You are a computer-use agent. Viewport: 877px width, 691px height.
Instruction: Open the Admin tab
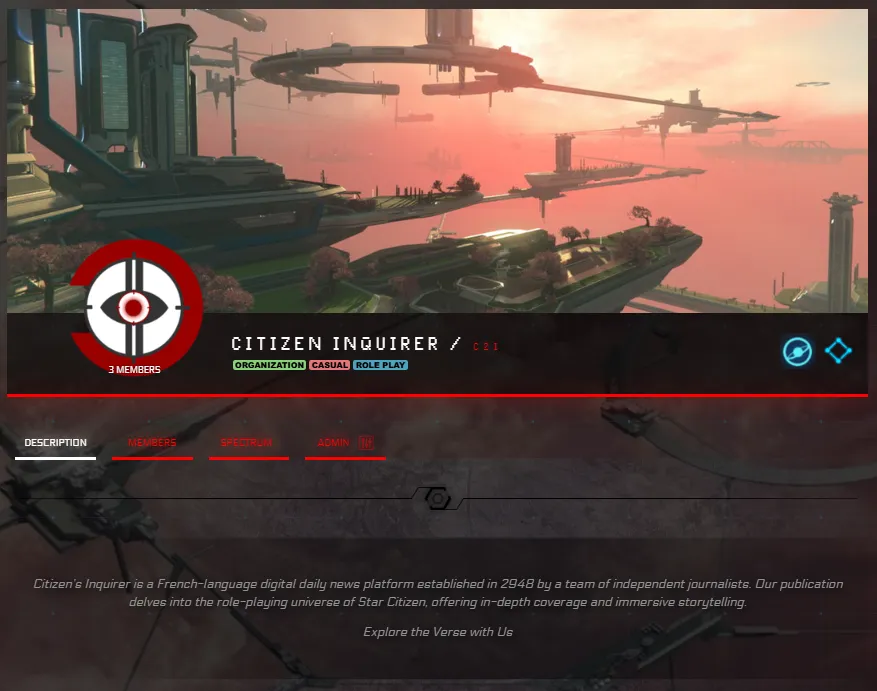343,443
